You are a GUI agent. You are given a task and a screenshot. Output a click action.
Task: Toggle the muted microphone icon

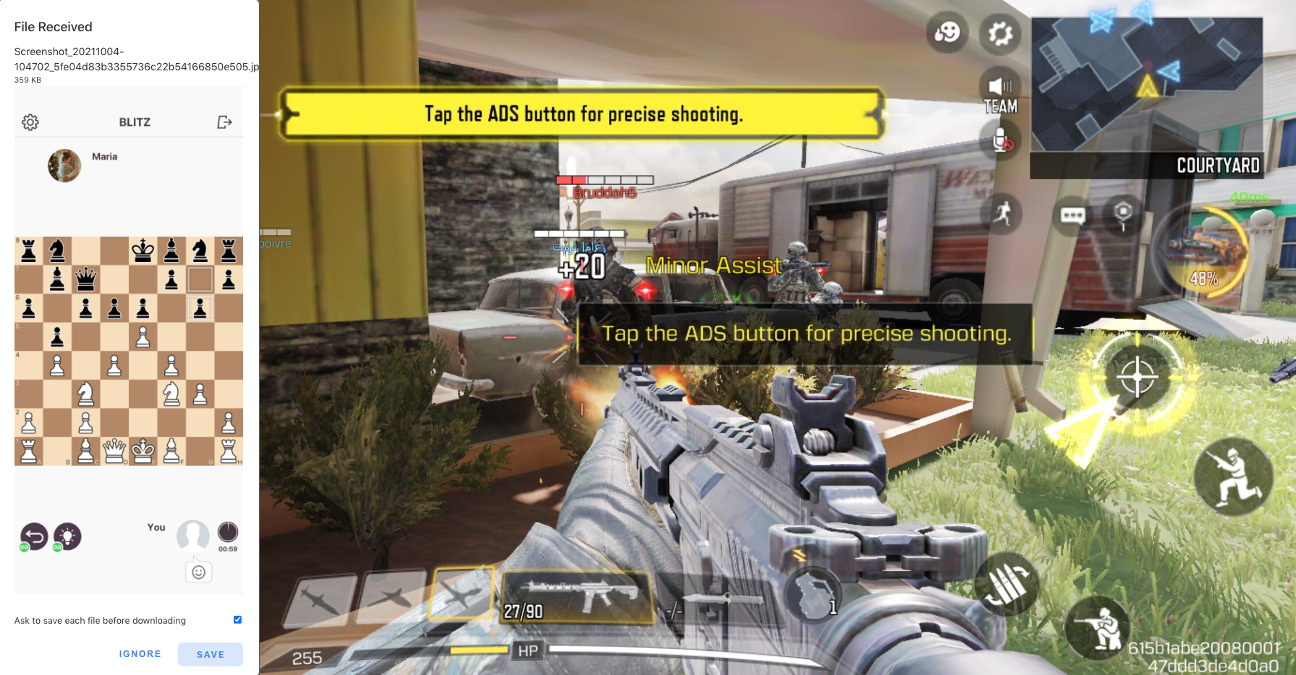(x=1000, y=142)
